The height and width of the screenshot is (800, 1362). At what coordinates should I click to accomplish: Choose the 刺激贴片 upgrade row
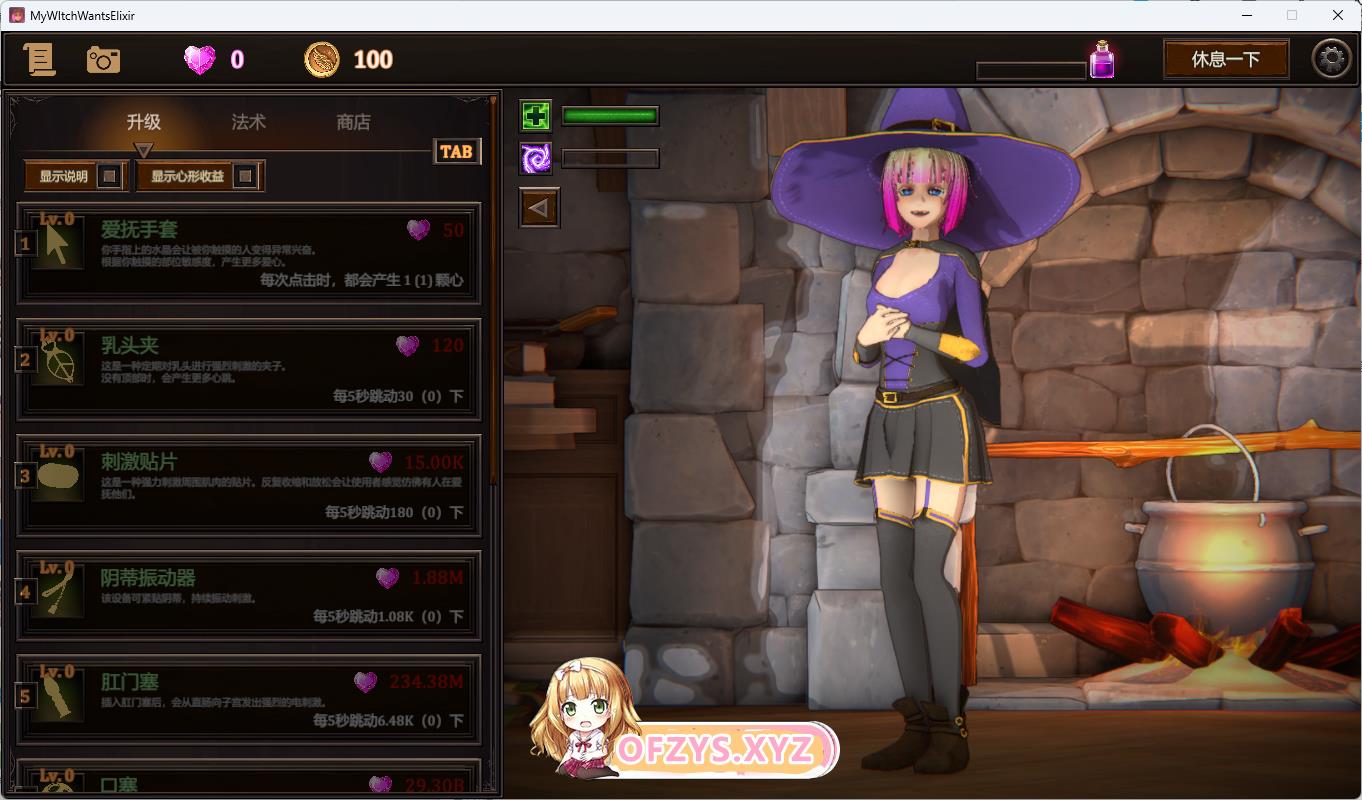pyautogui.click(x=249, y=485)
